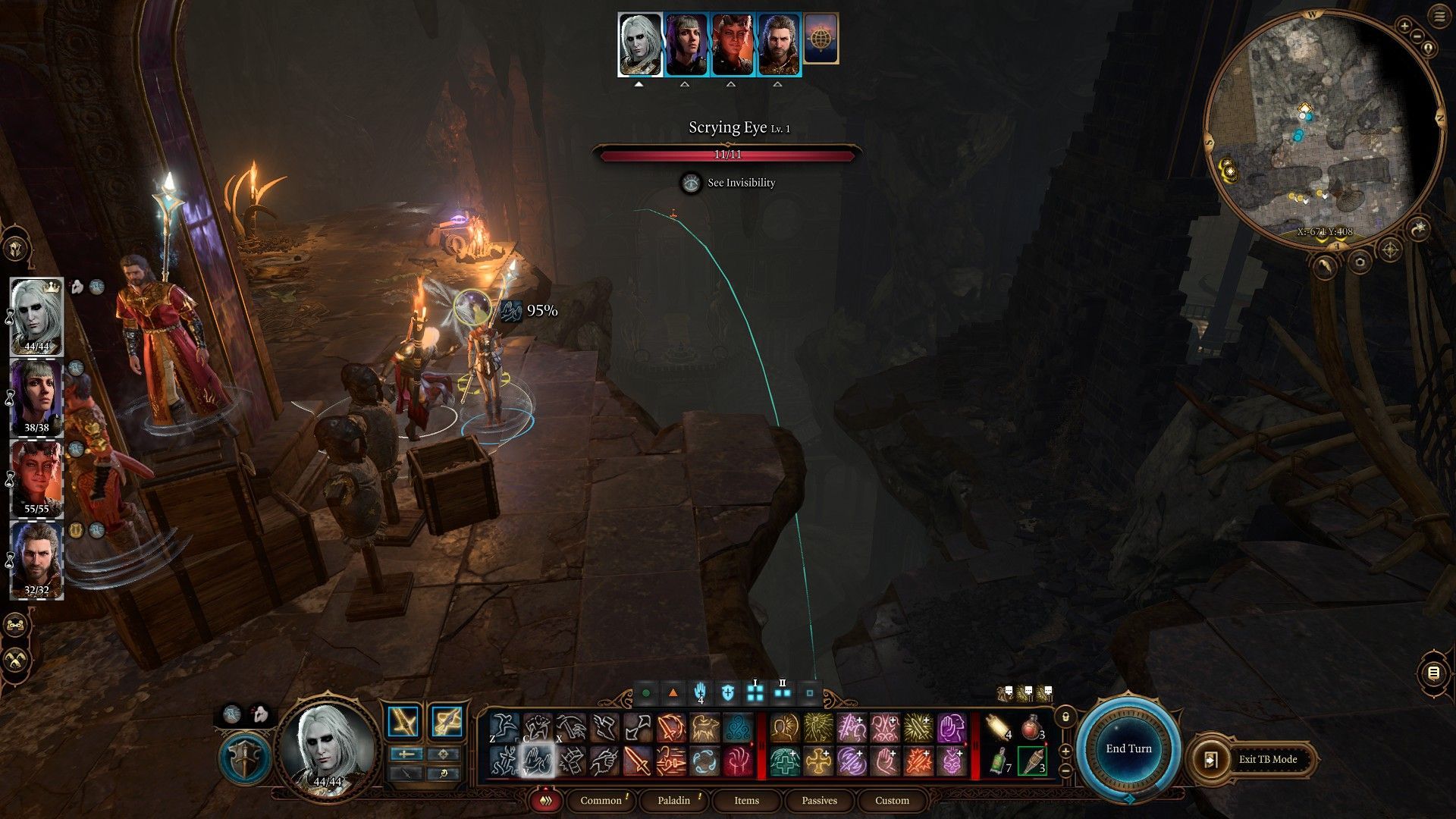Viewport: 1456px width, 819px height.
Task: Use the scroll item in the hotbar
Action: pyautogui.click(x=999, y=728)
